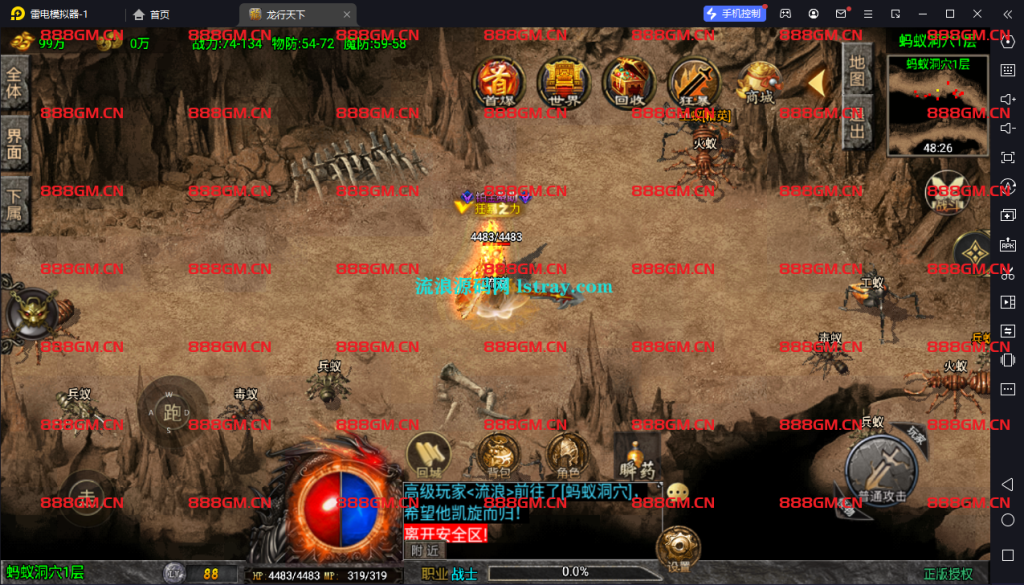1024x585 pixels.
Task: Use the 回城 return-to-town scroll
Action: [x=429, y=457]
